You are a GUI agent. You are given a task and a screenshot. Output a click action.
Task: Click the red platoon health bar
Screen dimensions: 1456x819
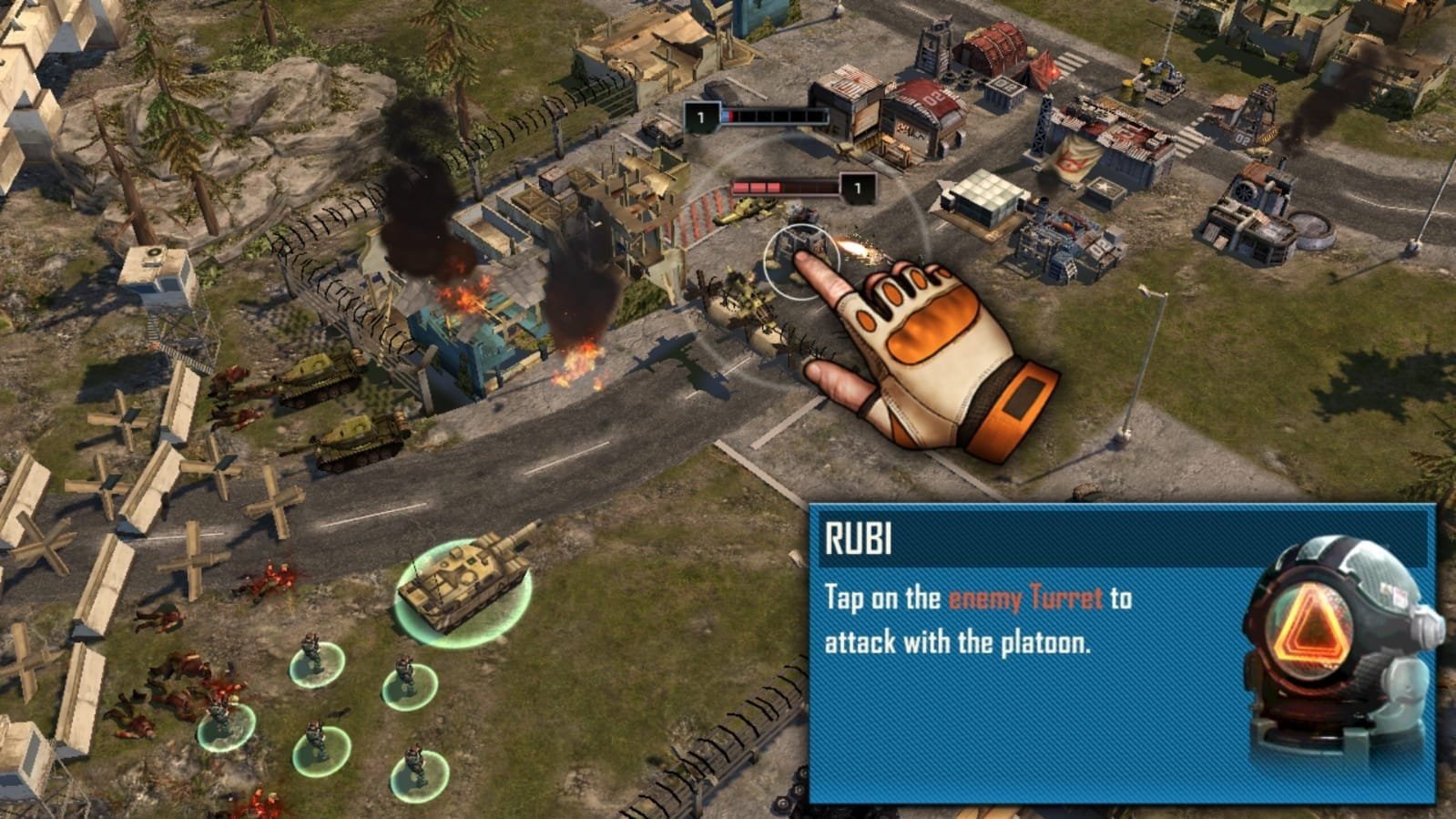[783, 187]
